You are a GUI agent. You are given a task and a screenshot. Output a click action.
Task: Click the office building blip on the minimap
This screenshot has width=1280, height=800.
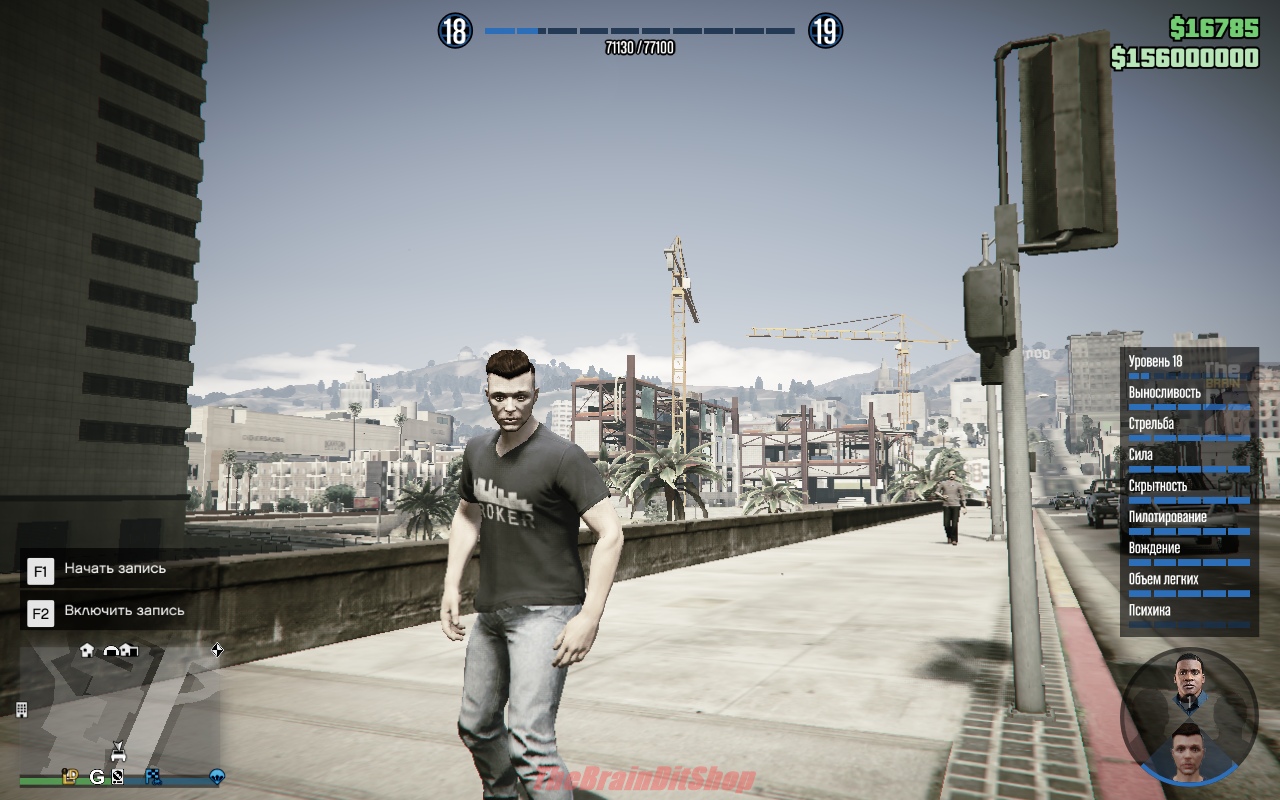[21, 709]
